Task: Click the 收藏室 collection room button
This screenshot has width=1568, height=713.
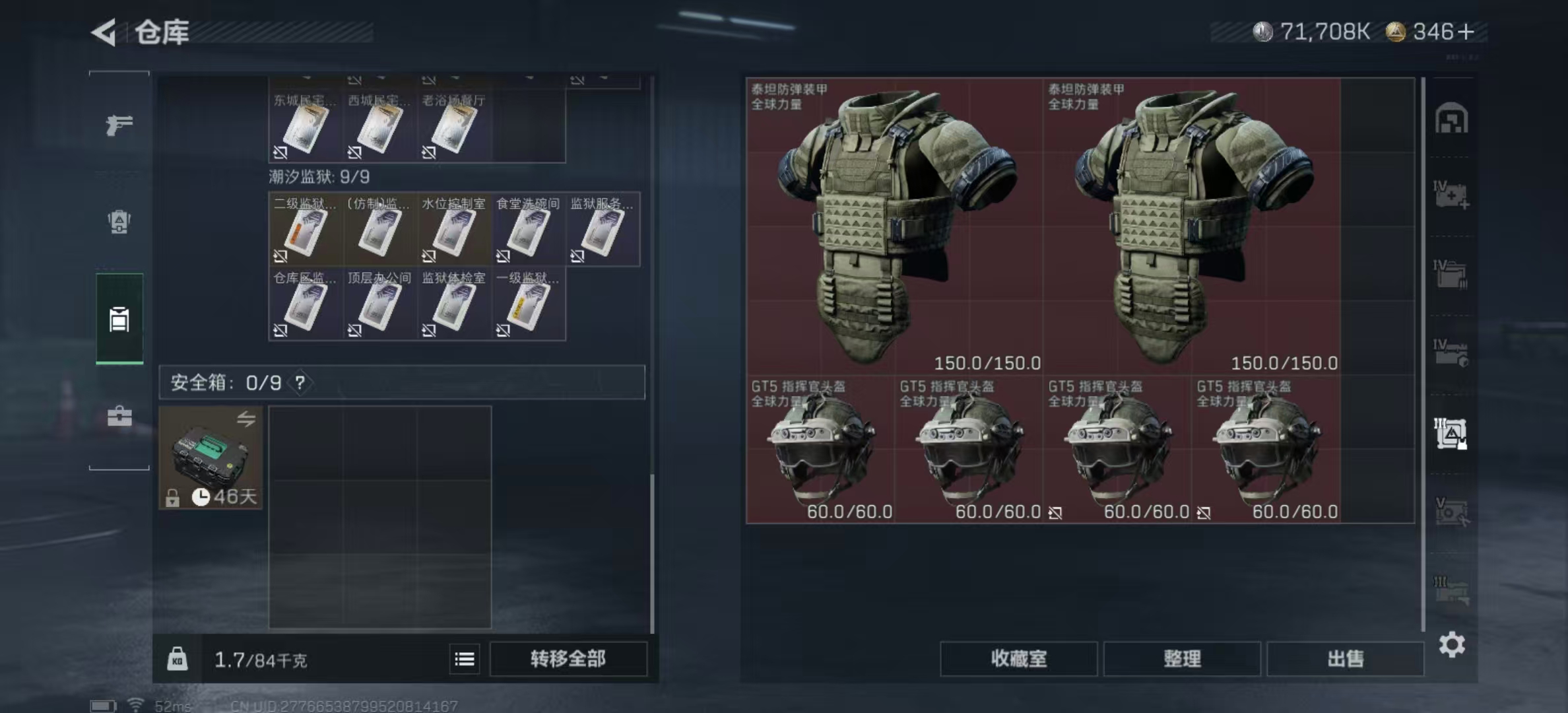Action: coord(1019,660)
